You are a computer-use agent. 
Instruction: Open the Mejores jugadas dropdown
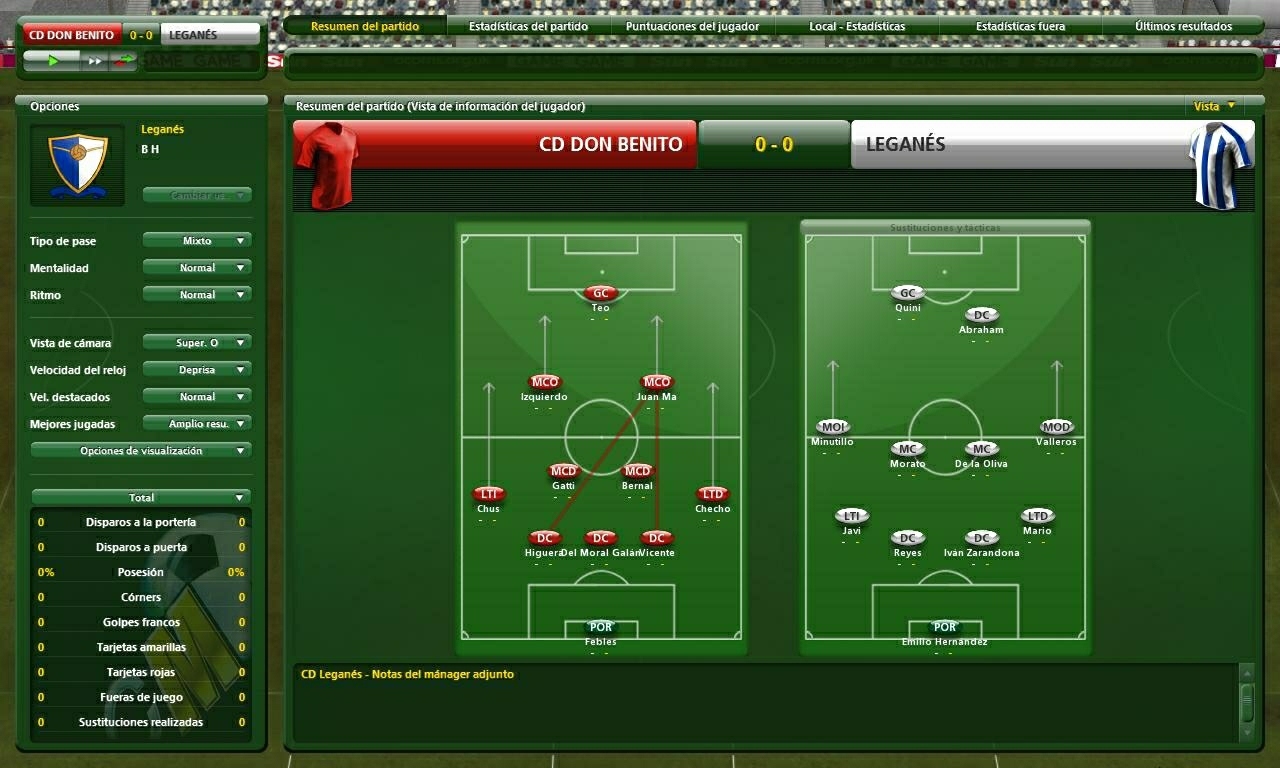point(196,422)
